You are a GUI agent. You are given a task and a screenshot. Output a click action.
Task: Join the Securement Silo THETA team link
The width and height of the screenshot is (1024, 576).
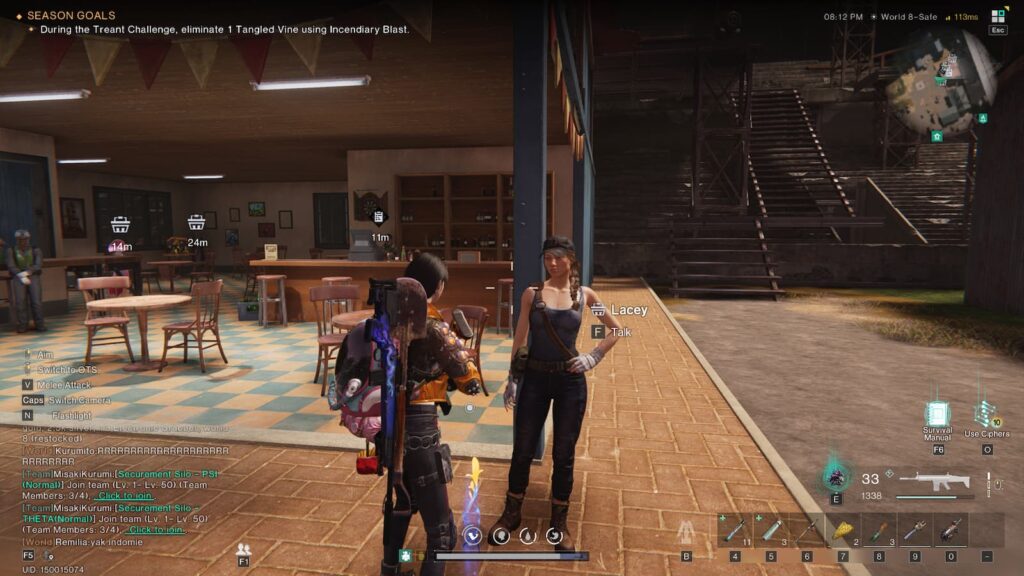(154, 529)
